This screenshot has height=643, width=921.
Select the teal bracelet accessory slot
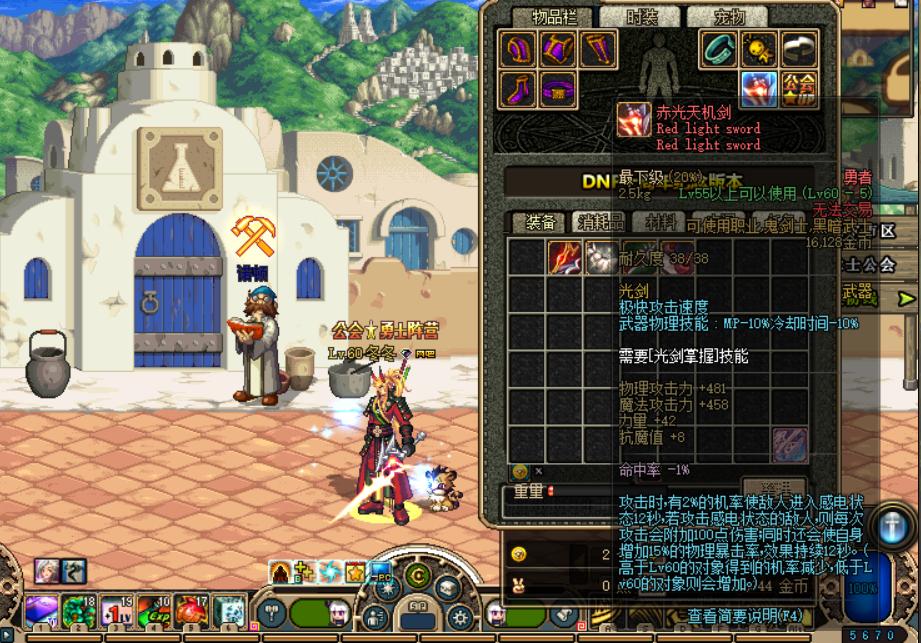719,48
